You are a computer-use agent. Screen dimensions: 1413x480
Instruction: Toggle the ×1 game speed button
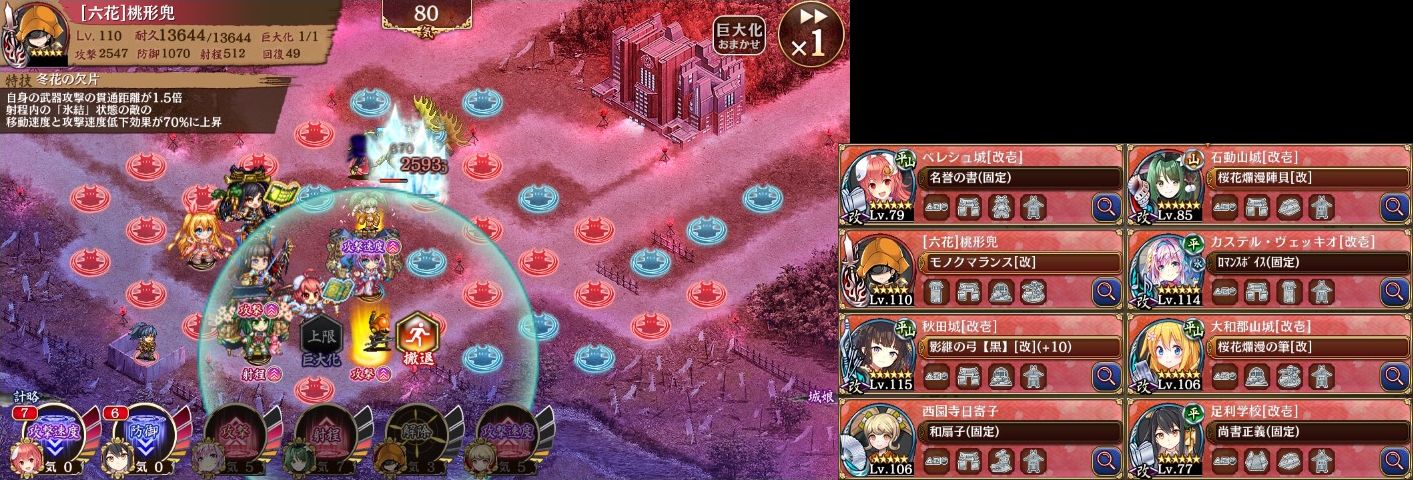coord(811,34)
